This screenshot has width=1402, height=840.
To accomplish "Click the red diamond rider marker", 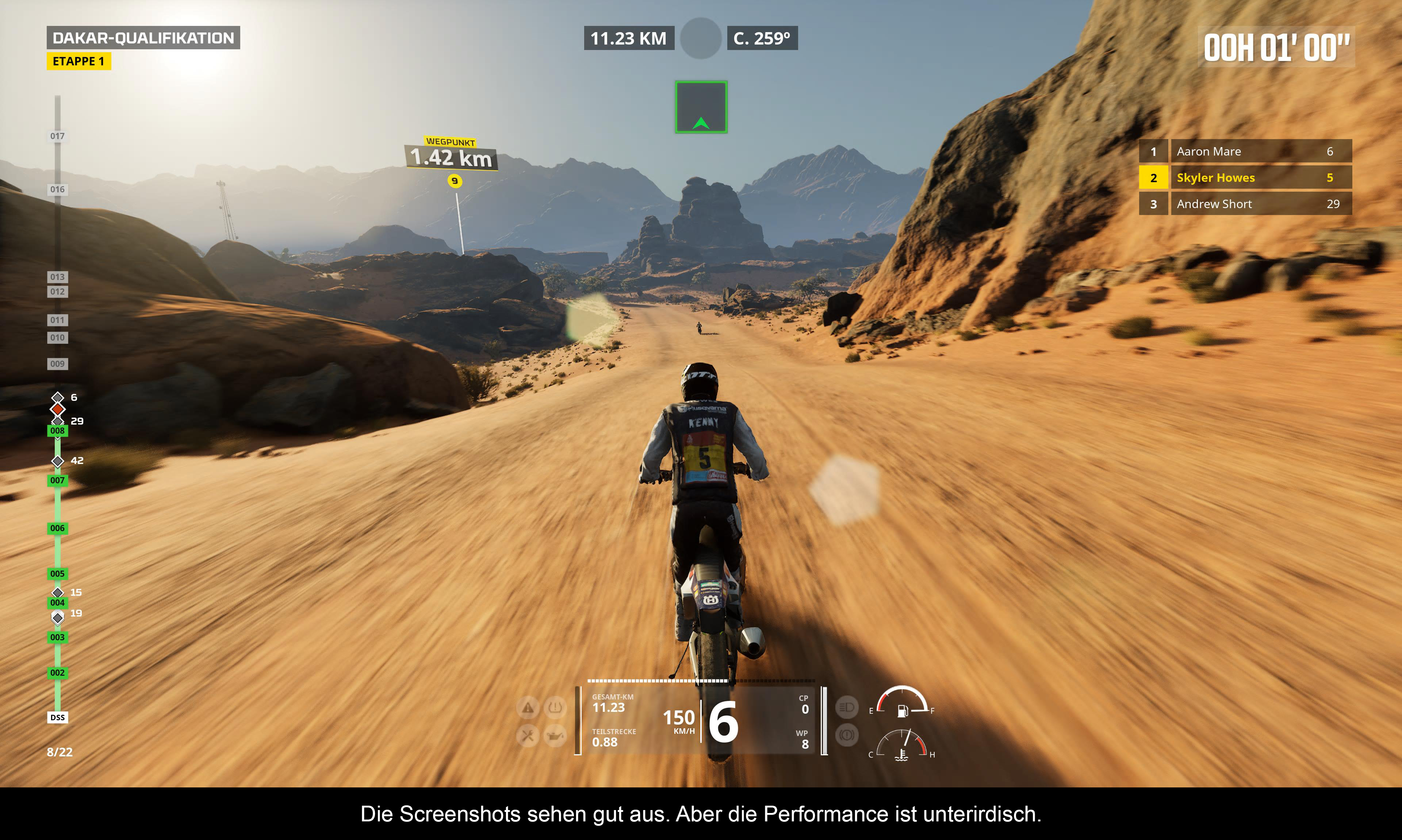I will [57, 409].
